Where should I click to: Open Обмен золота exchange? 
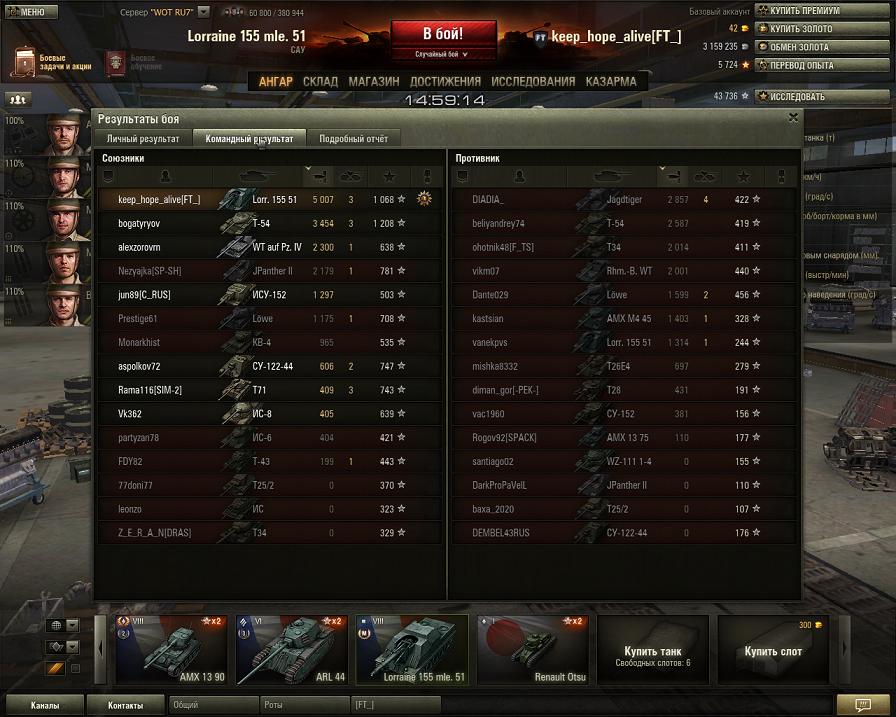[x=799, y=47]
